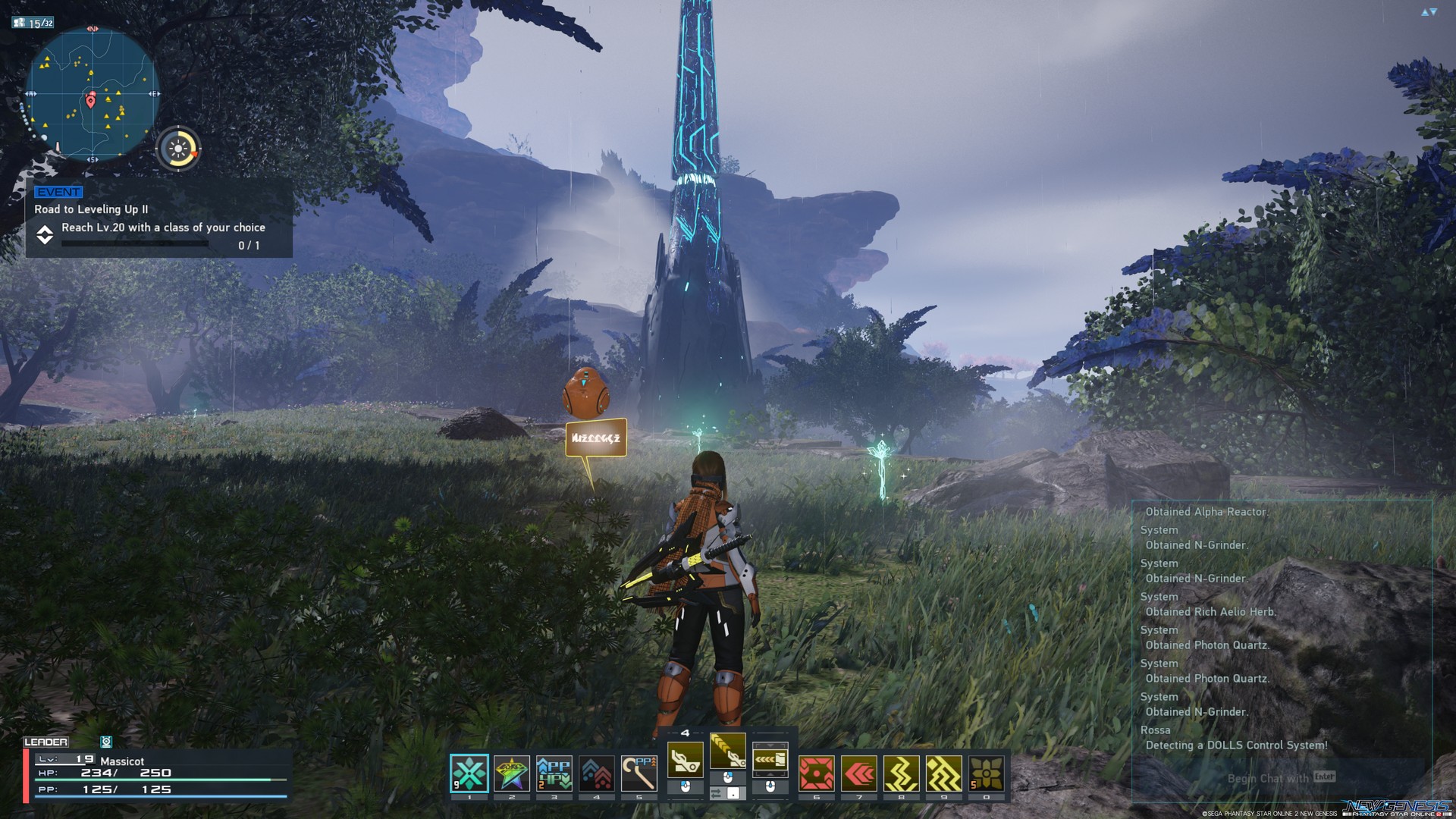
Task: Click the diamond expander beside the Lv.20 objective
Action: pos(45,235)
